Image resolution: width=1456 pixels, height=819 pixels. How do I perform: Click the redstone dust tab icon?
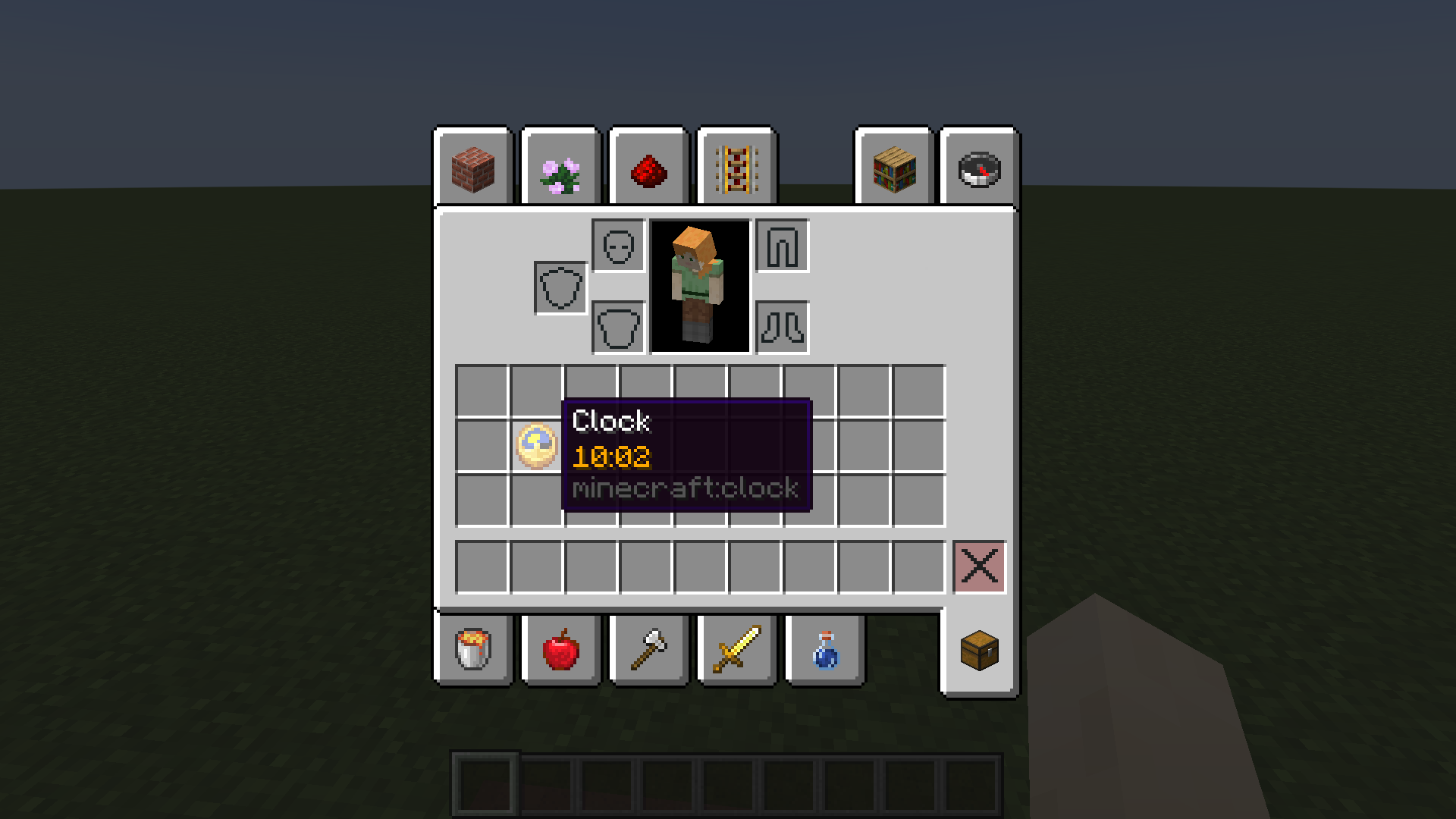click(648, 168)
